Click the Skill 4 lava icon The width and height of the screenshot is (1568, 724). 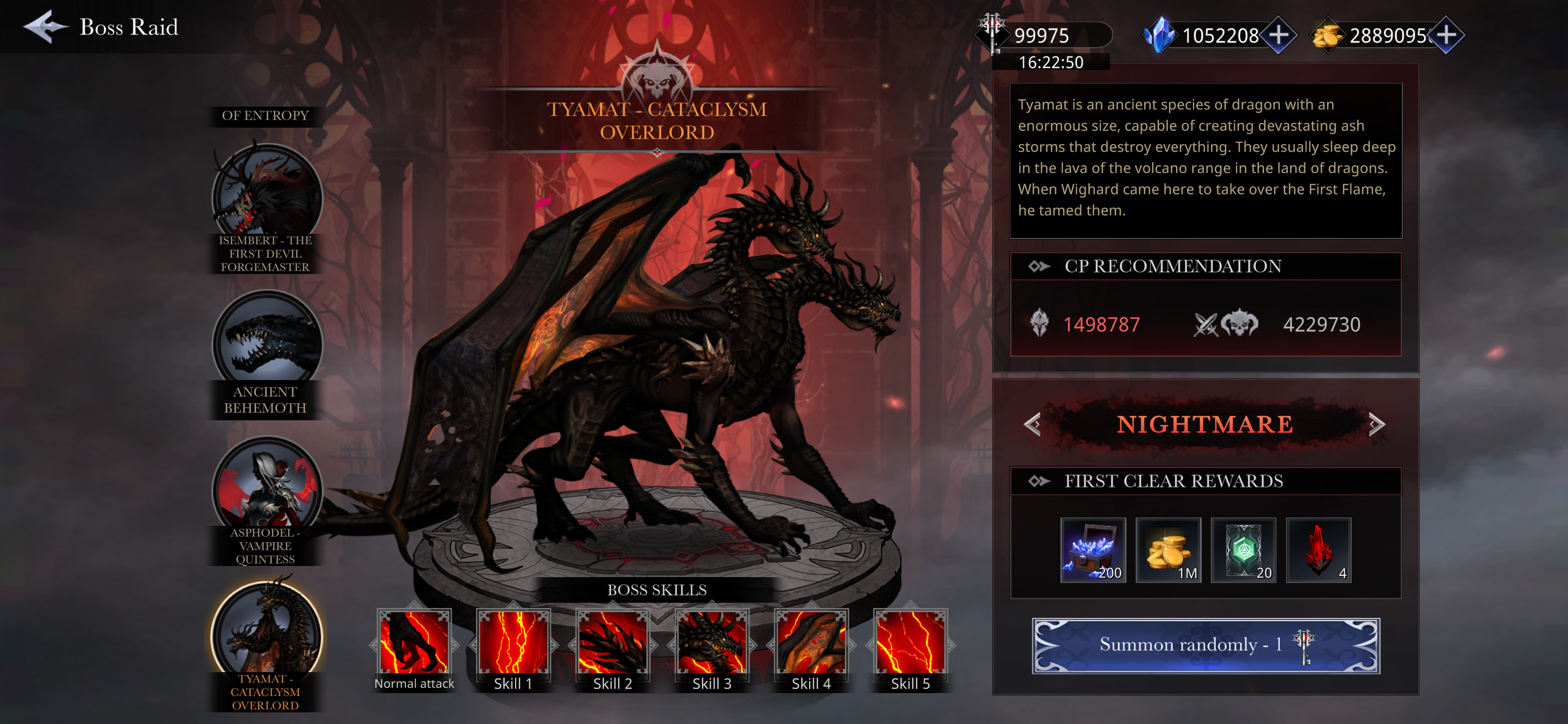pos(811,644)
